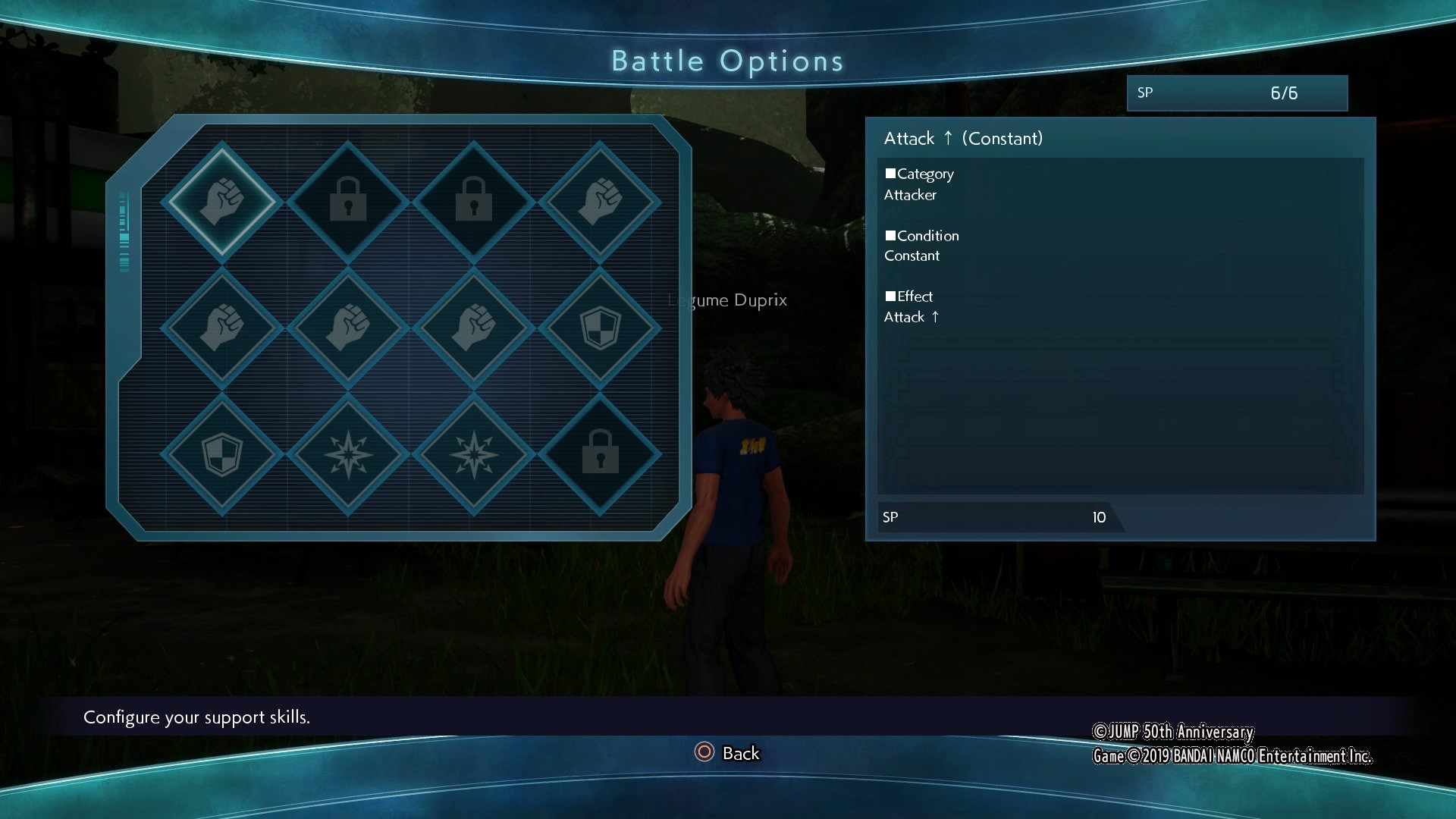Select the highlighted fist Attack skill tile

coord(221,202)
